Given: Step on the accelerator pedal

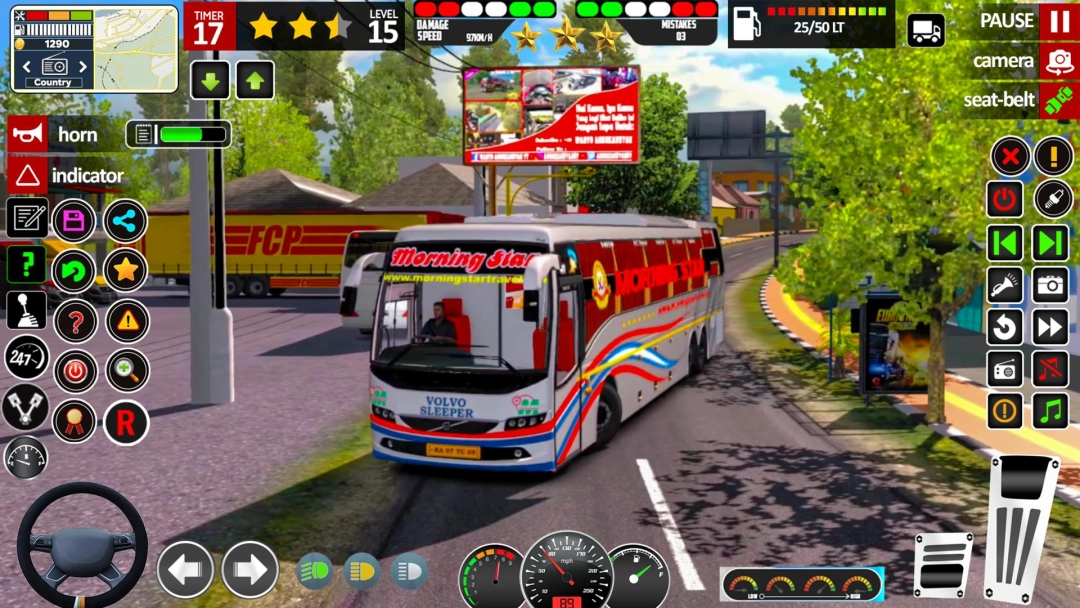Looking at the screenshot, I should [x=1021, y=528].
